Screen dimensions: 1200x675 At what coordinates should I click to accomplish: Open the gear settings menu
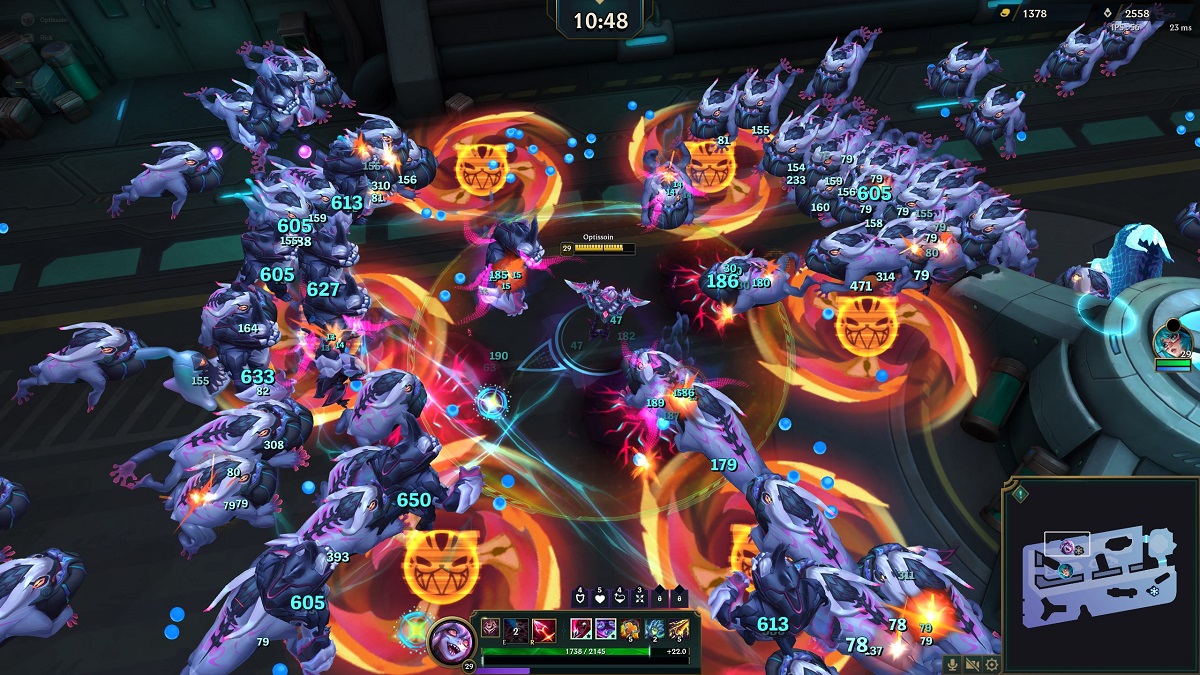pyautogui.click(x=991, y=664)
